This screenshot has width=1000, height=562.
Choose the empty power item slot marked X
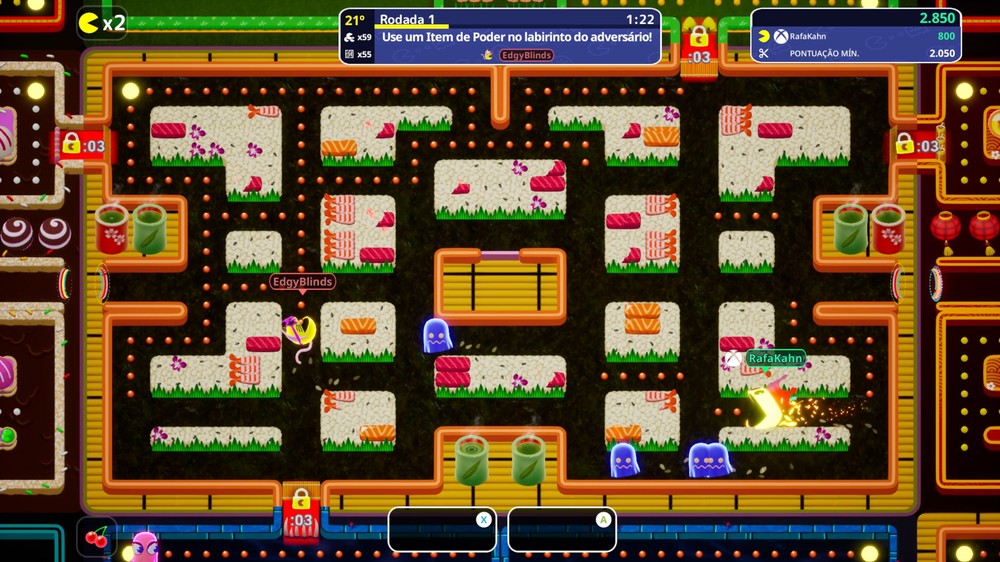pos(442,530)
